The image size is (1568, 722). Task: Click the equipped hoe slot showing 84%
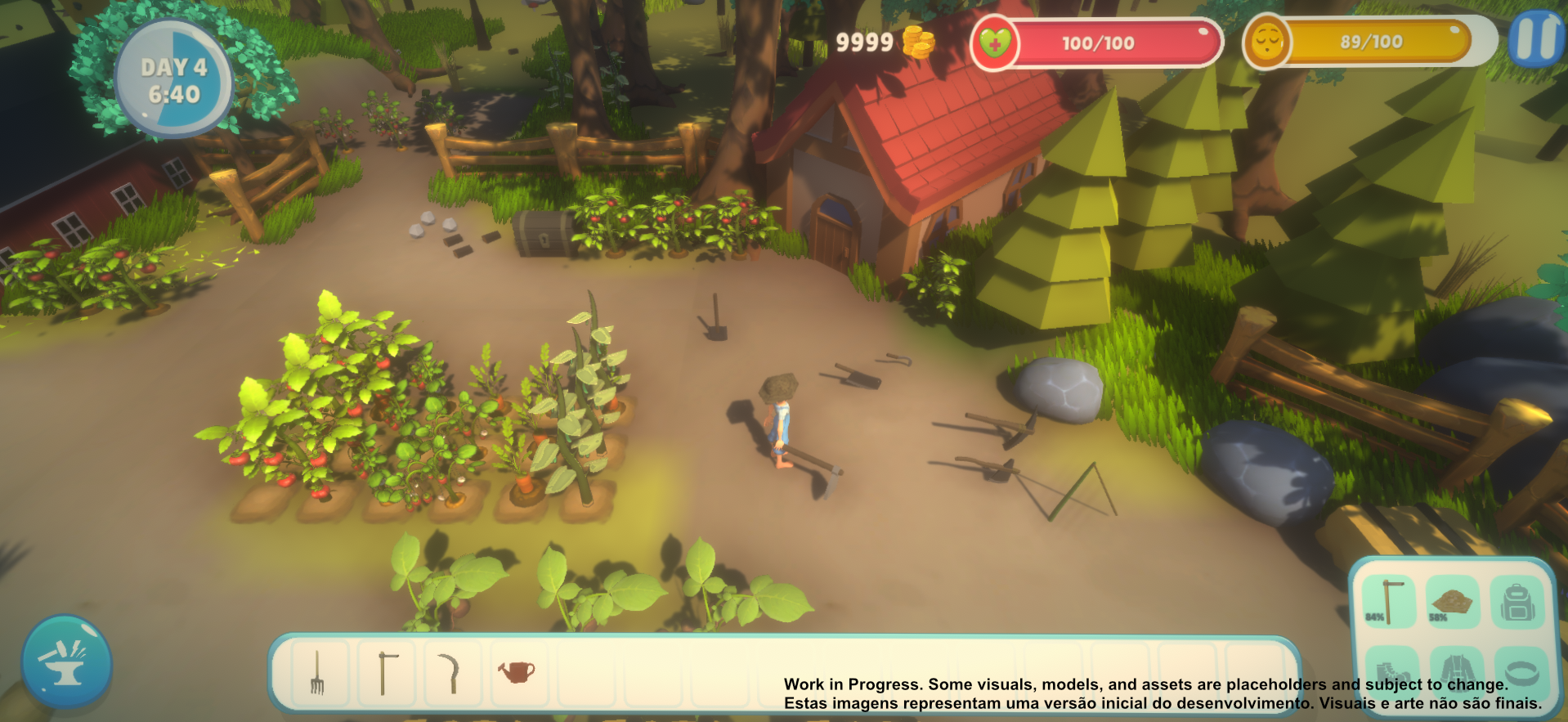[x=1388, y=602]
